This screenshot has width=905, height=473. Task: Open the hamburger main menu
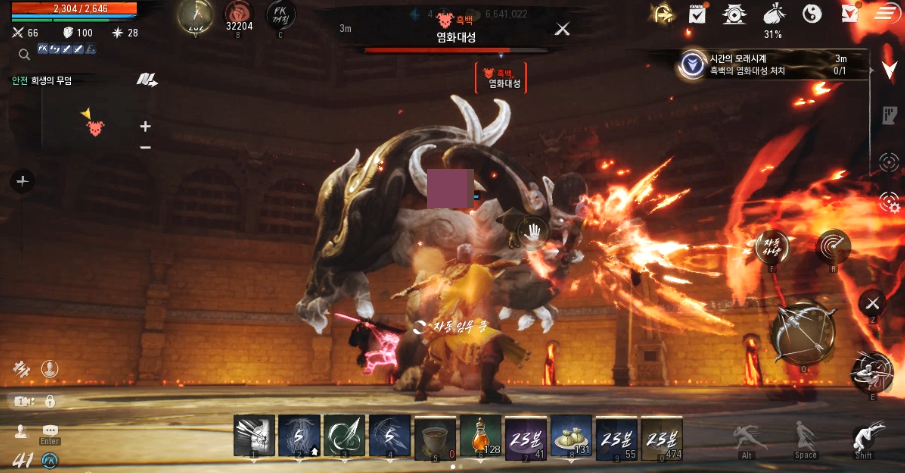pos(885,13)
